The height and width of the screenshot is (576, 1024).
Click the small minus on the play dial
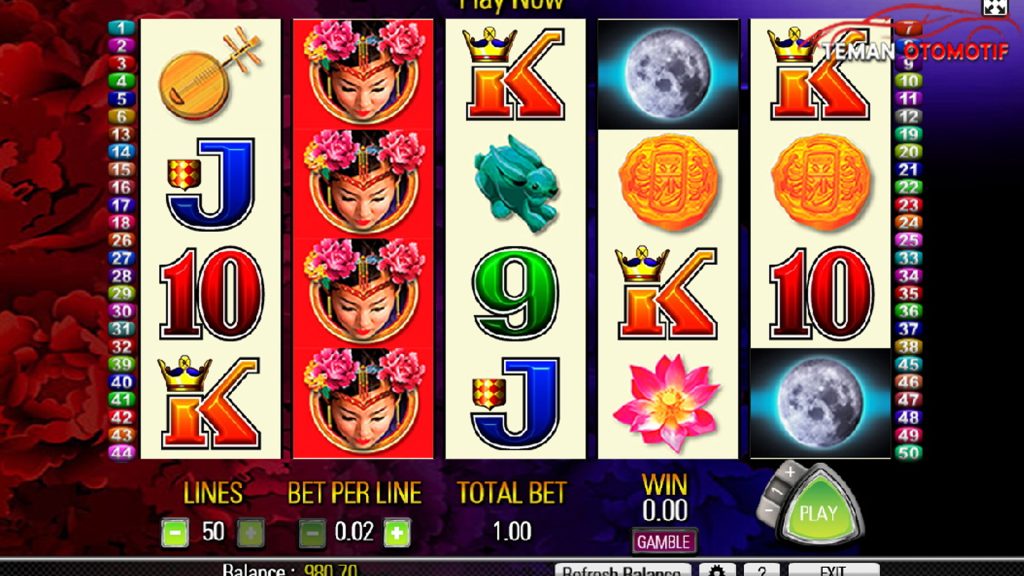[768, 508]
